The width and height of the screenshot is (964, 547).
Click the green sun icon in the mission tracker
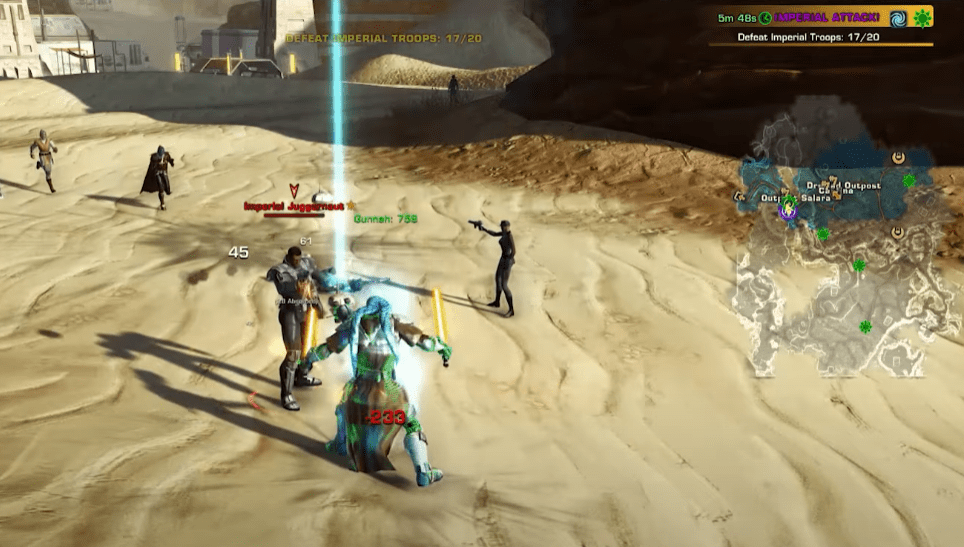[922, 18]
